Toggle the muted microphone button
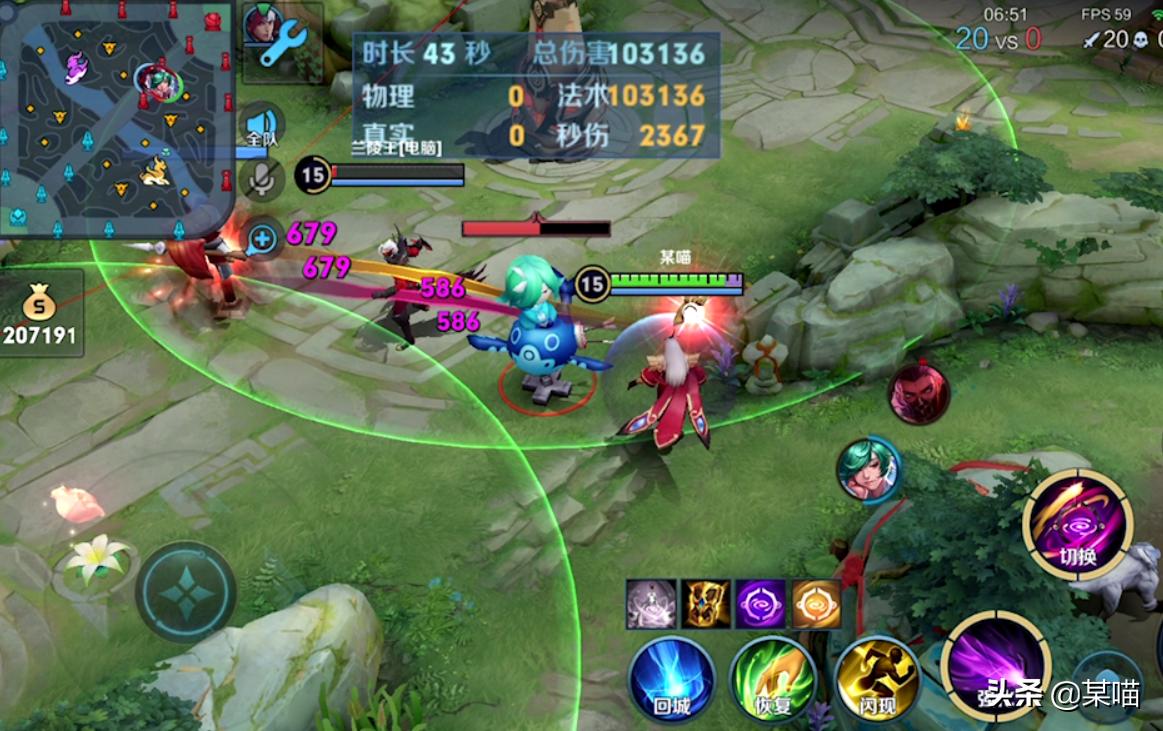 (x=262, y=179)
